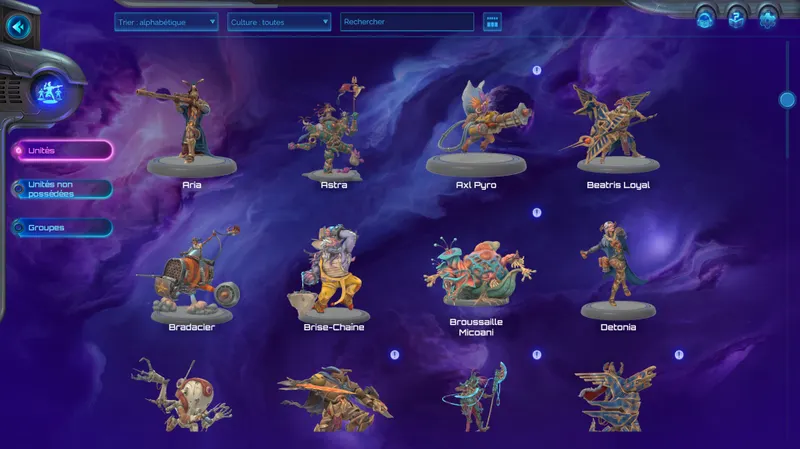Pick the Bradacier unit
The height and width of the screenshot is (449, 800).
pyautogui.click(x=191, y=277)
